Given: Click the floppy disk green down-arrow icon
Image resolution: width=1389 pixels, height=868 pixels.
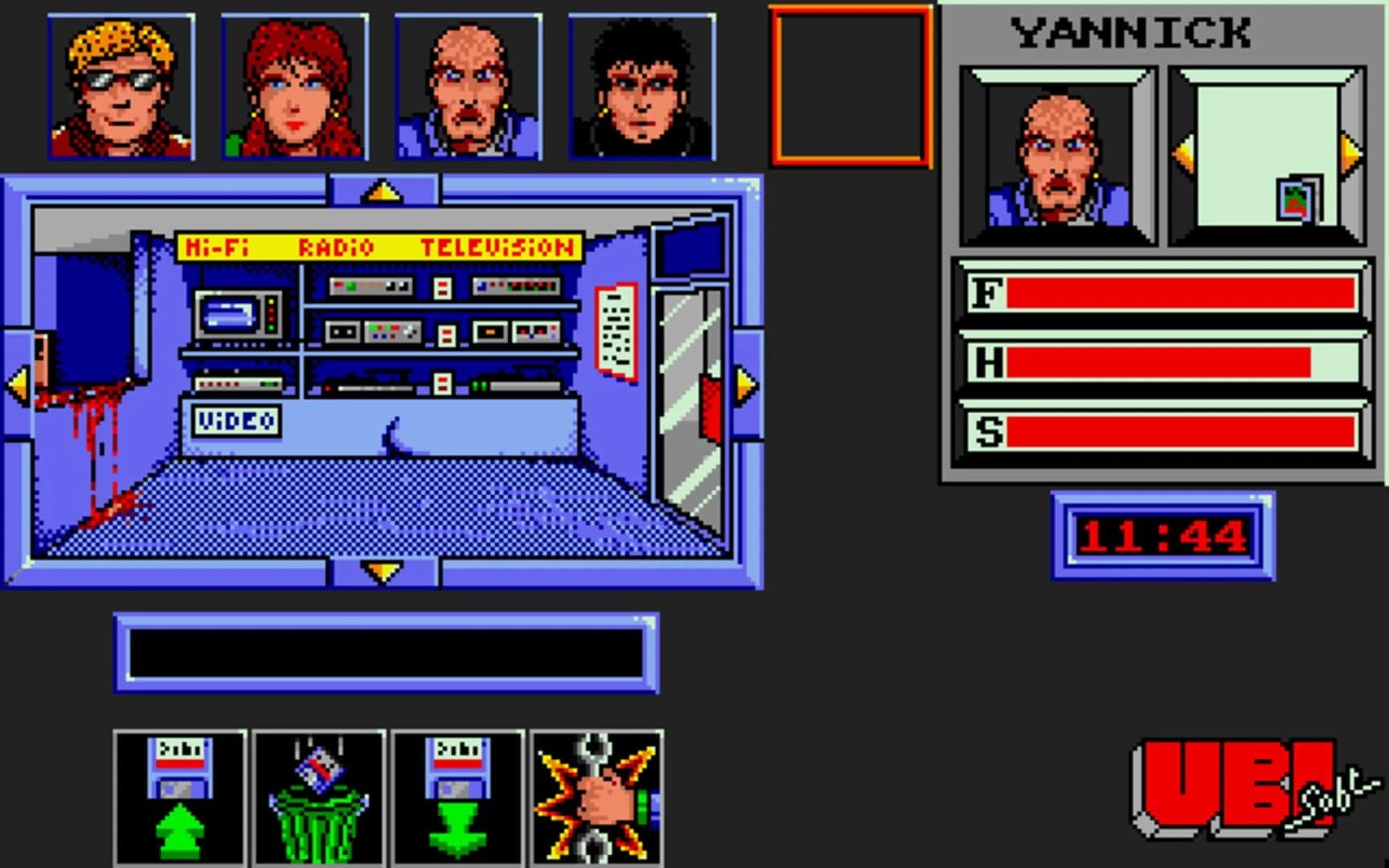Looking at the screenshot, I should [458, 797].
